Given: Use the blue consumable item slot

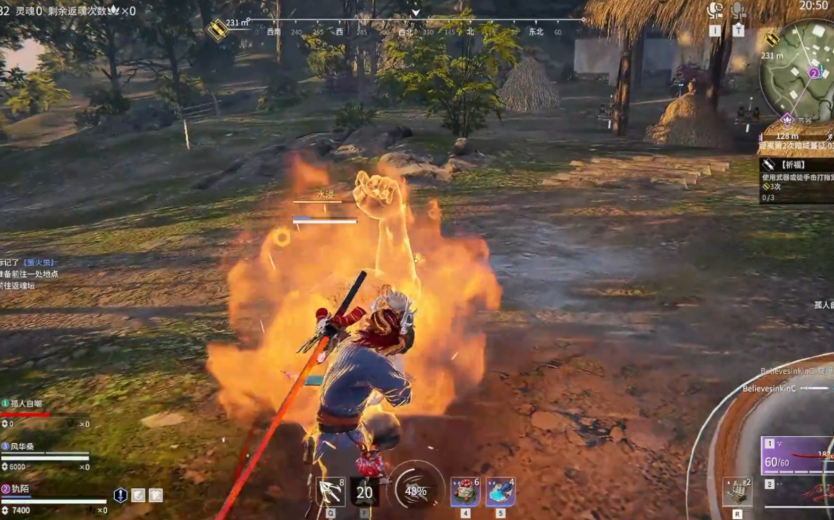Looking at the screenshot, I should (500, 491).
